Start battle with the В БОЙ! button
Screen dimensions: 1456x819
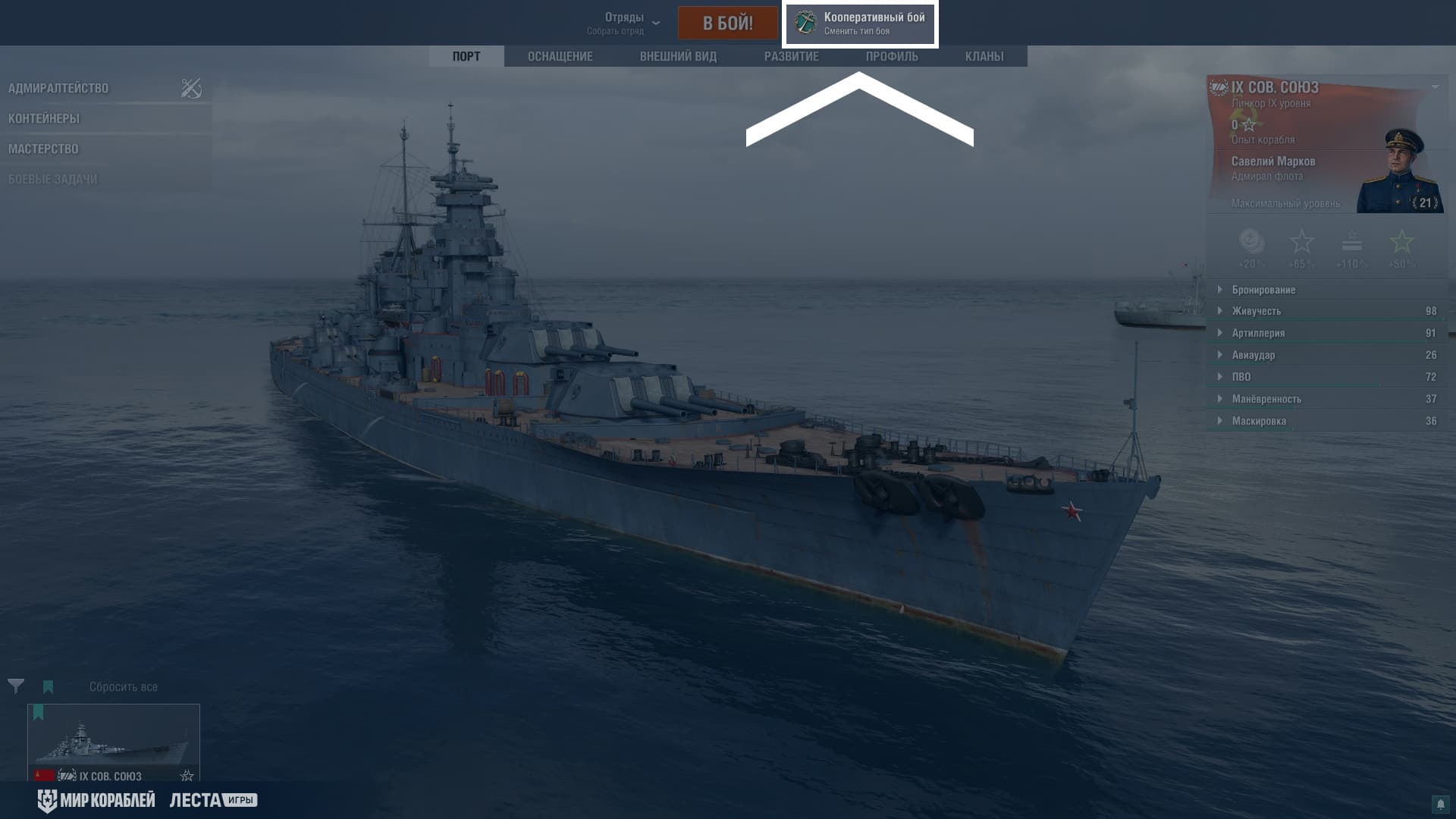click(x=727, y=23)
